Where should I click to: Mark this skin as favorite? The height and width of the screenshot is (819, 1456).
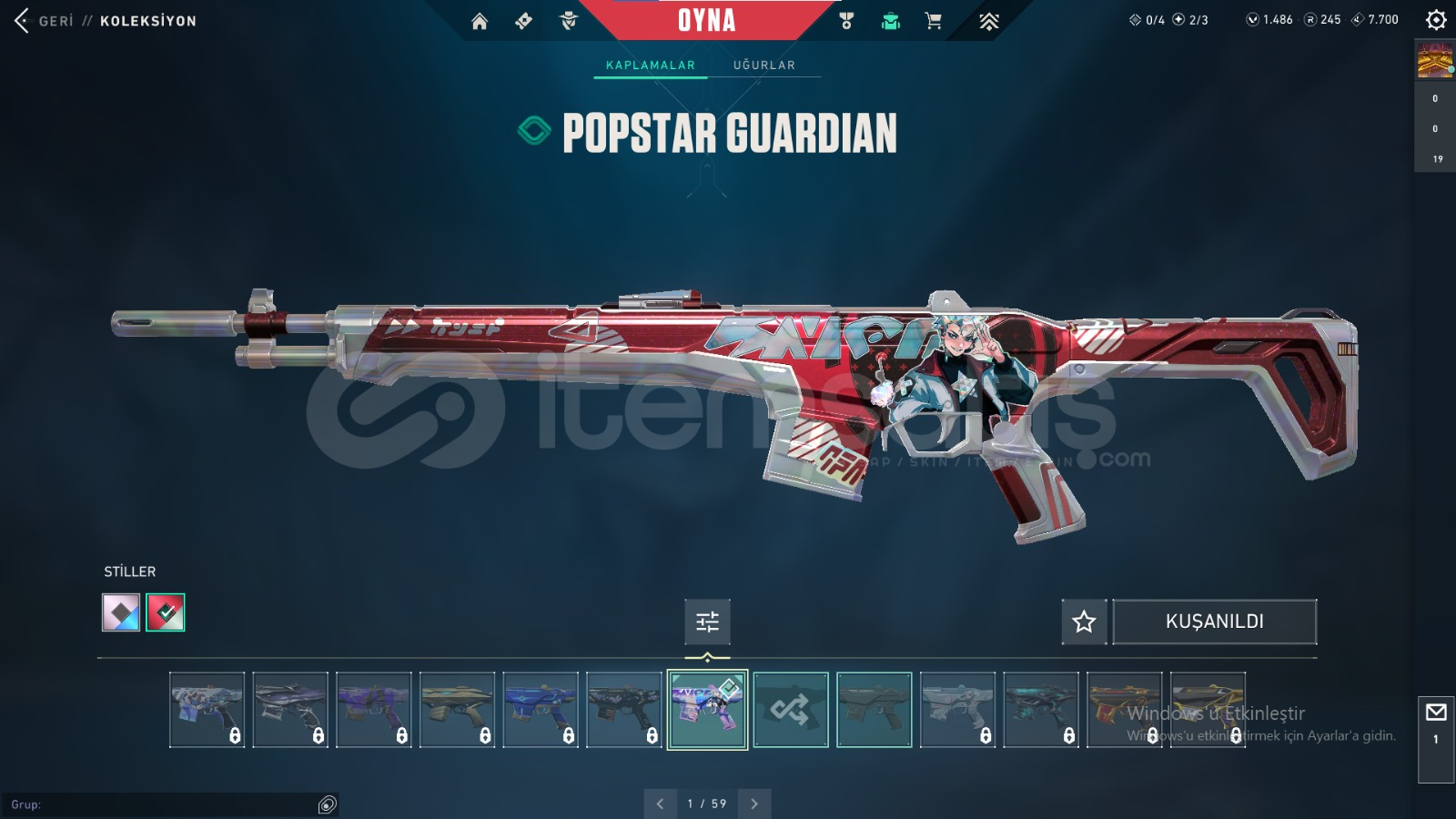1084,622
